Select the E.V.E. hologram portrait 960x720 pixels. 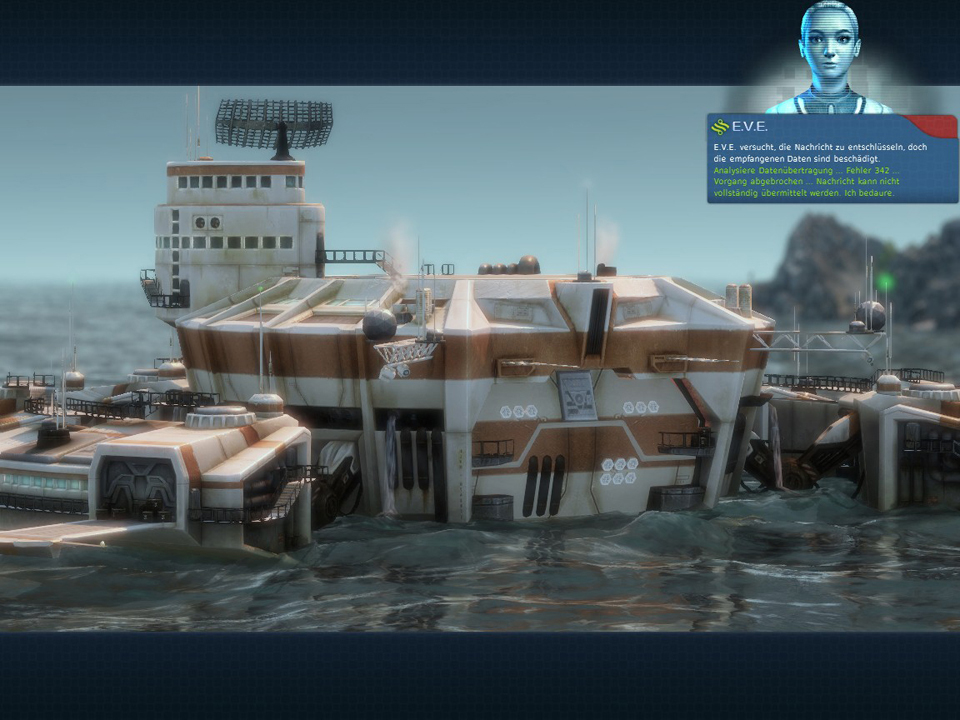coord(829,57)
